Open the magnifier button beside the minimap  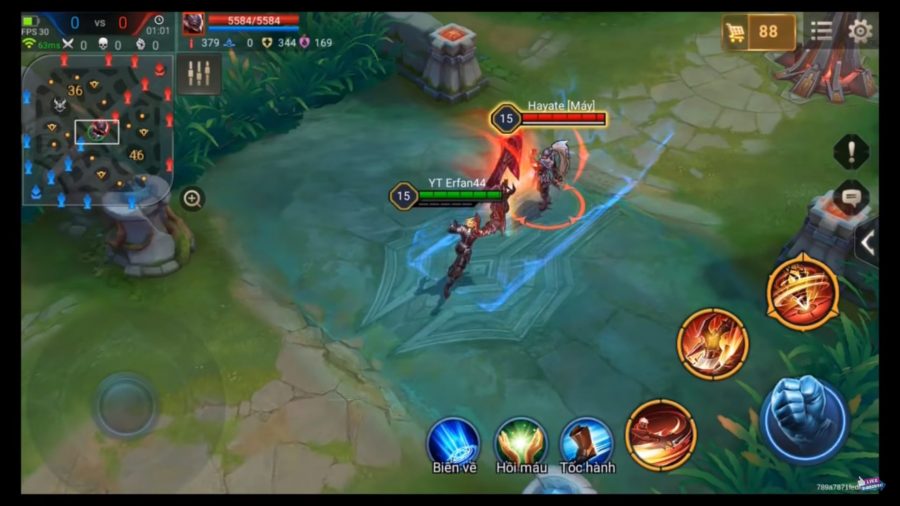[193, 199]
